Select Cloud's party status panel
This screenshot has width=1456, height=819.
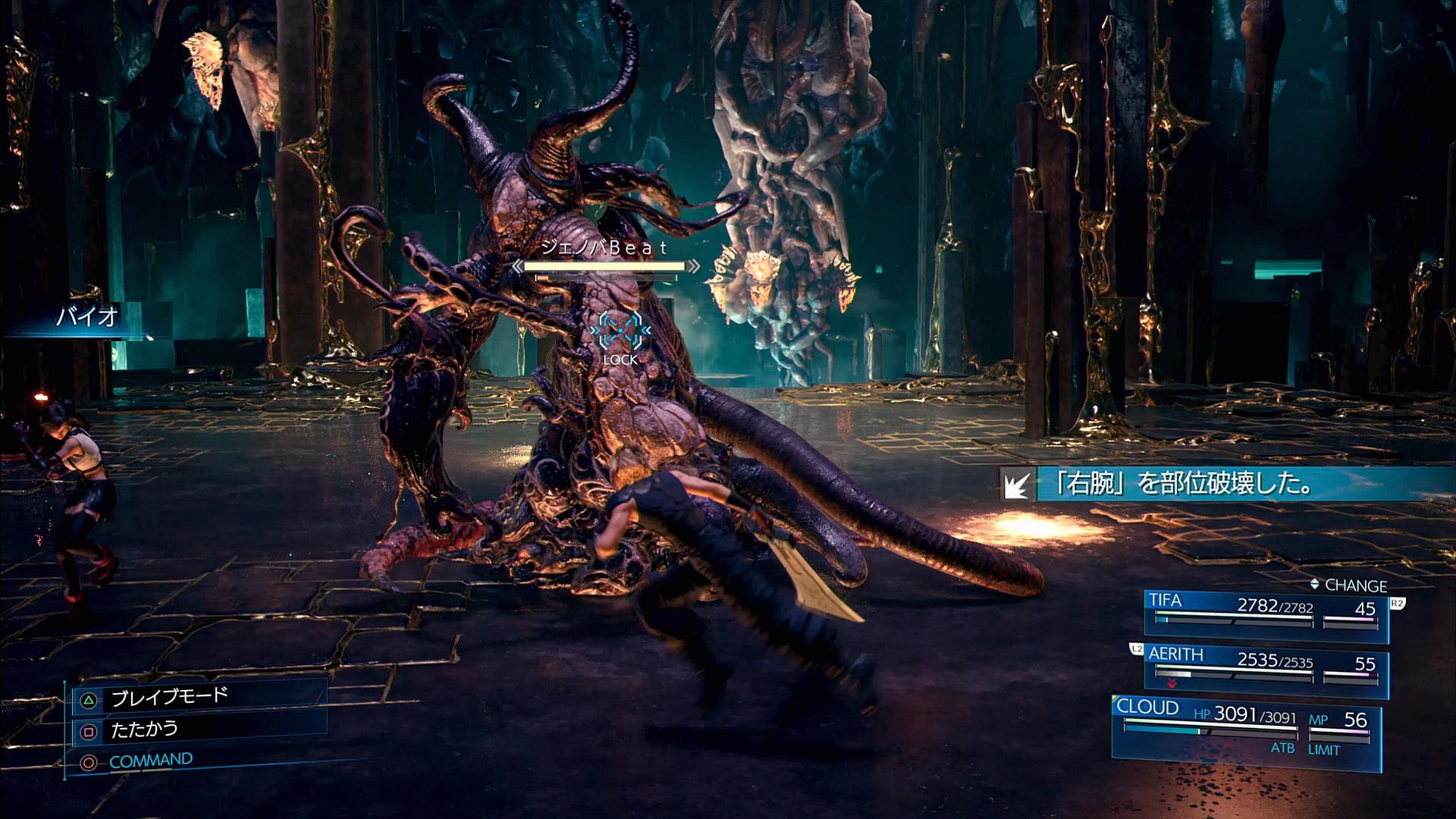[1245, 728]
